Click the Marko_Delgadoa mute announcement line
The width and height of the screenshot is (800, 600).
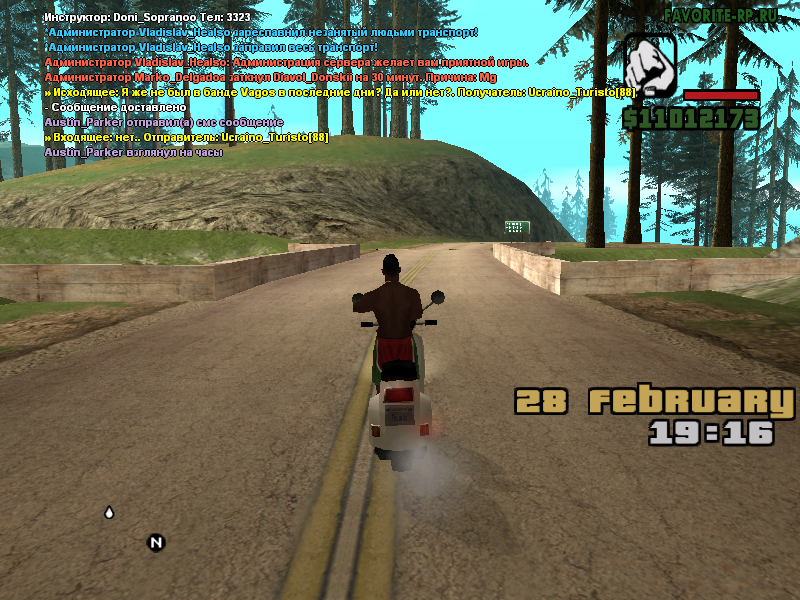pyautogui.click(x=270, y=77)
